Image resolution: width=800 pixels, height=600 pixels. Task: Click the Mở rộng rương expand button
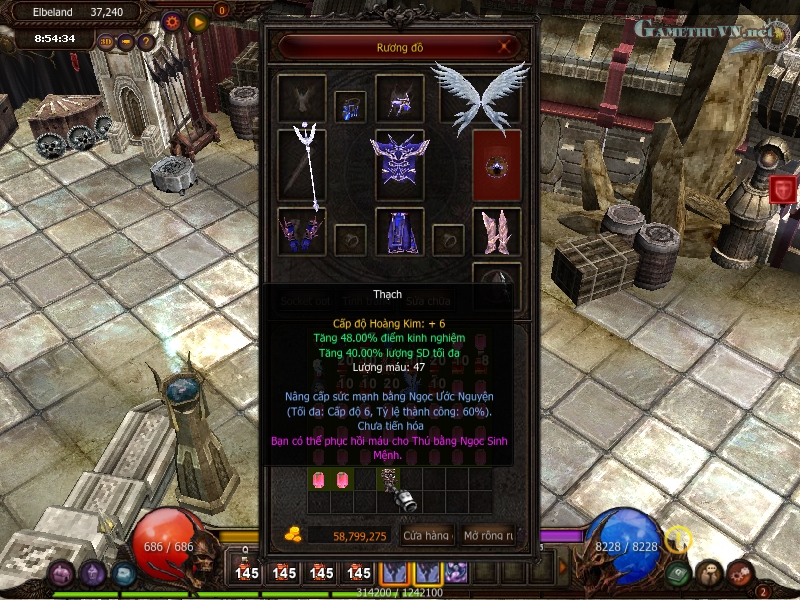click(x=488, y=536)
